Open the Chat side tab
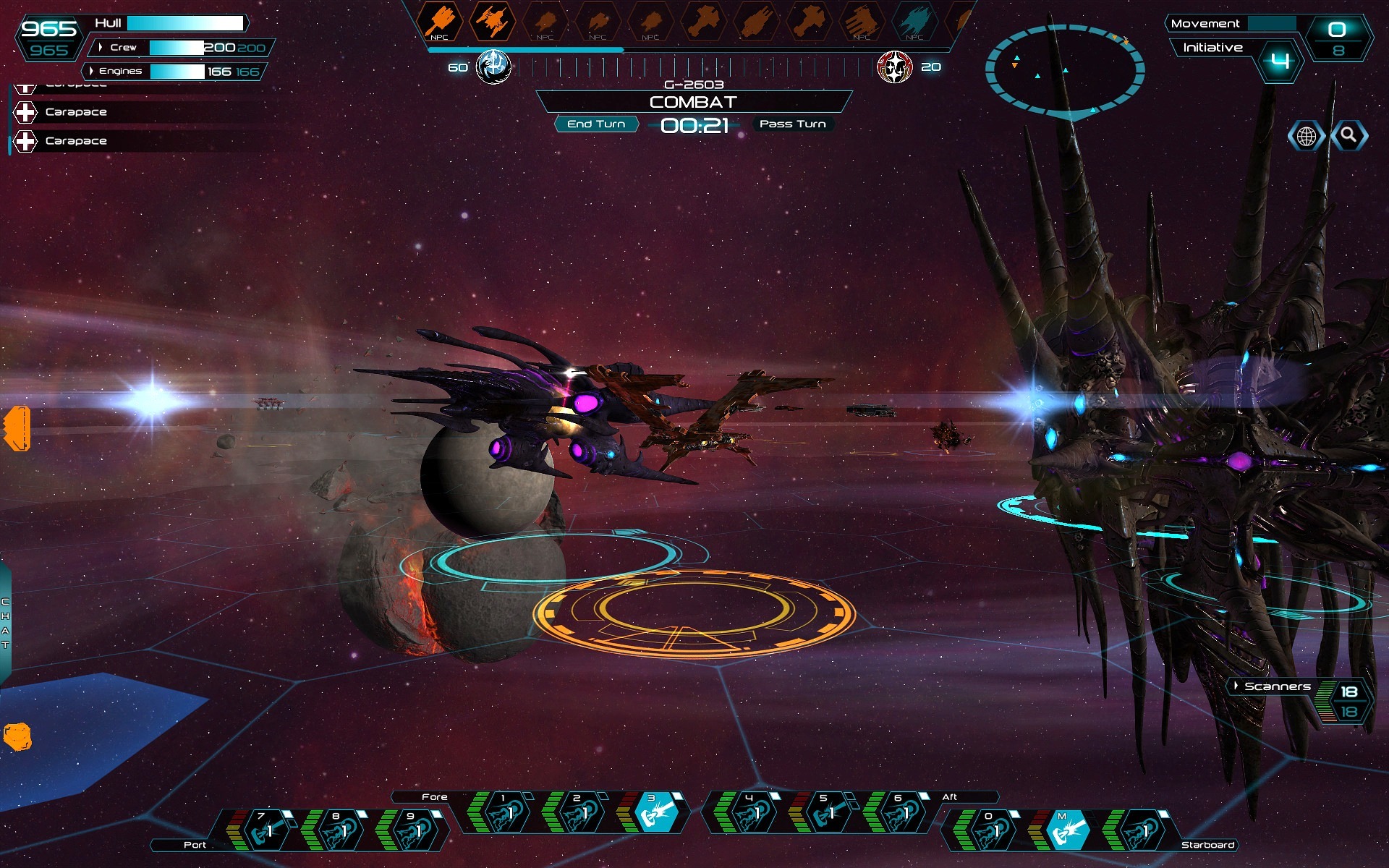 [x=5, y=622]
